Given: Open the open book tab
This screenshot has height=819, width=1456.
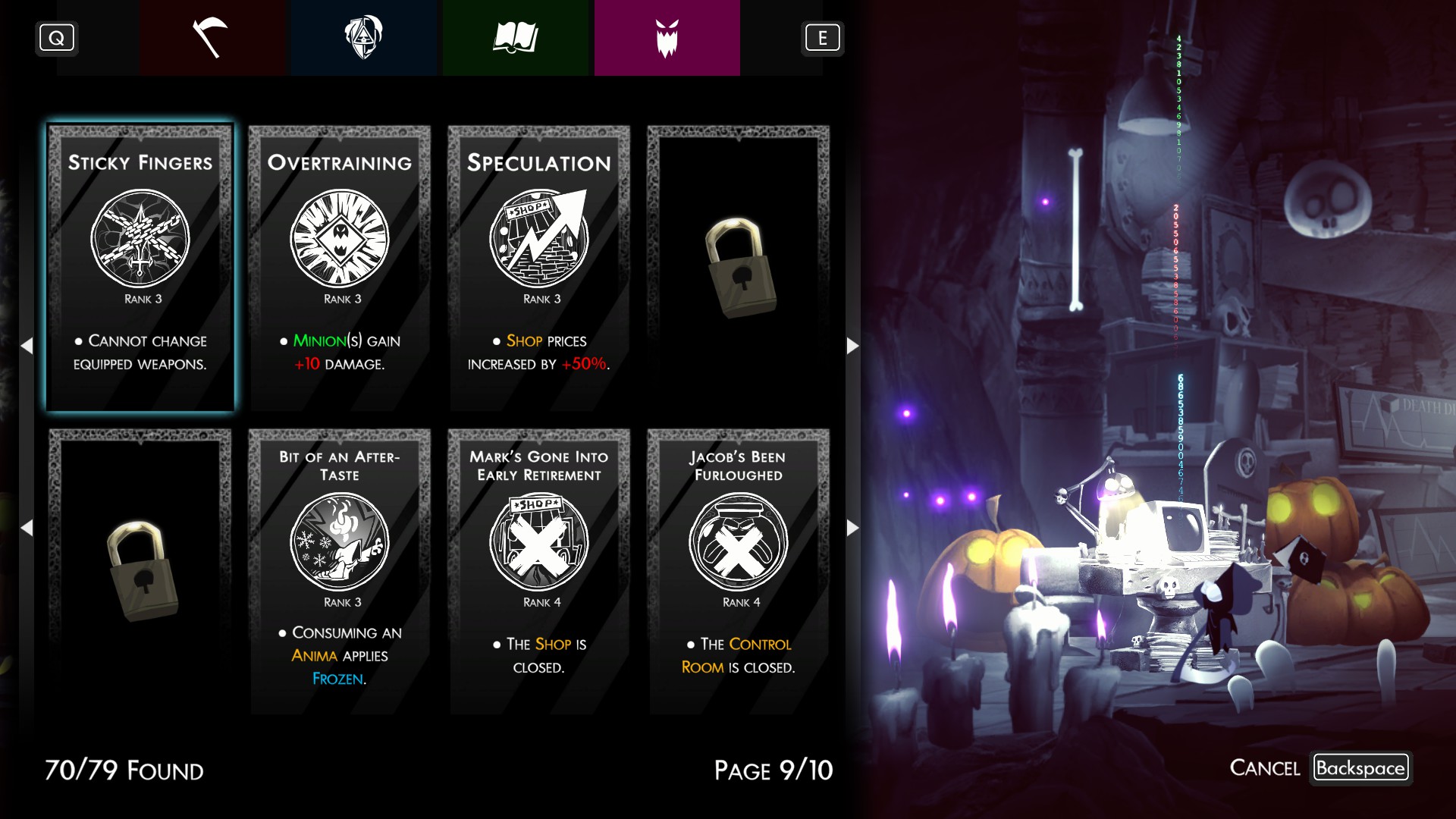Looking at the screenshot, I should point(515,38).
